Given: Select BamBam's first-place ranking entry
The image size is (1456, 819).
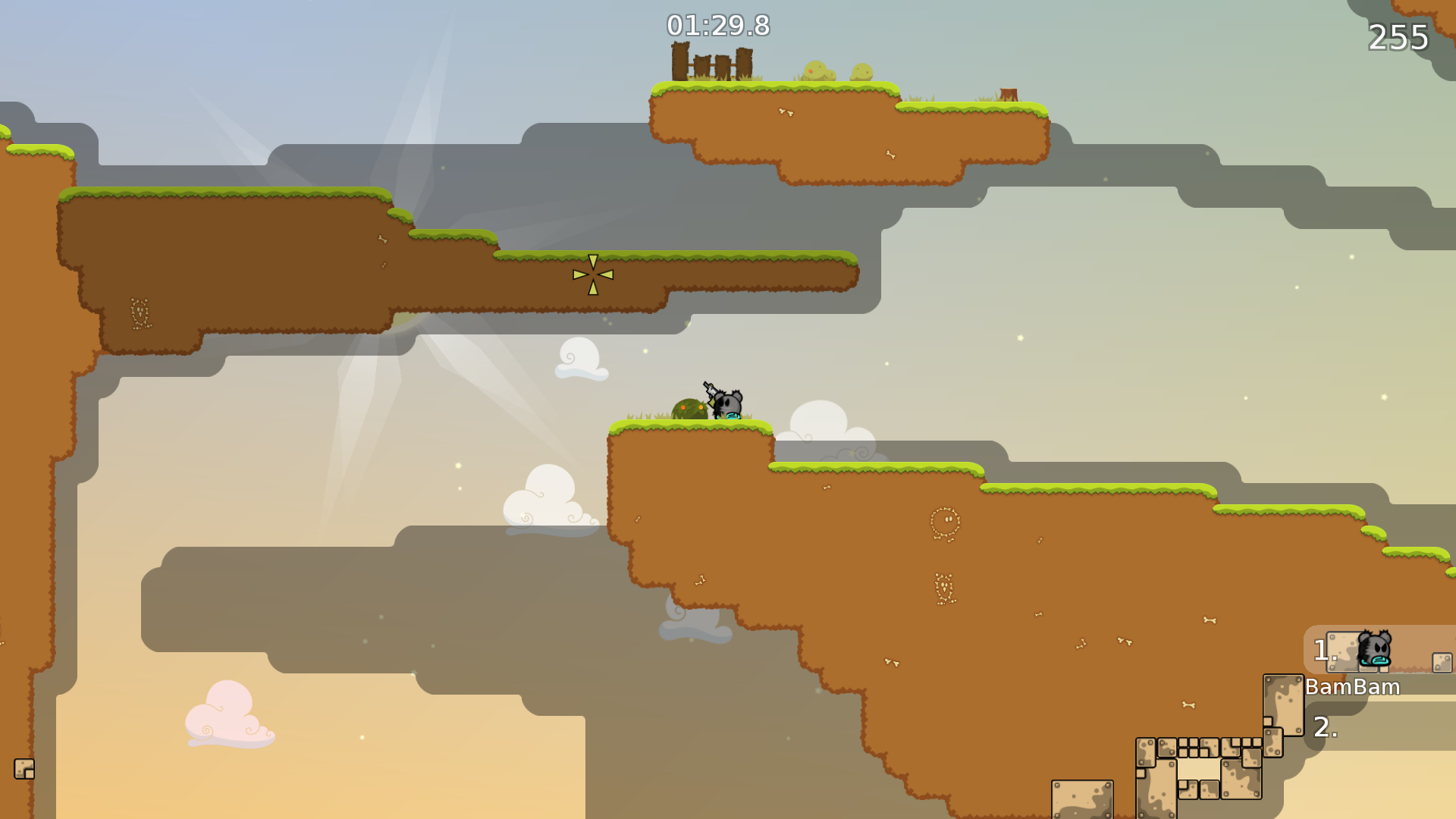Looking at the screenshot, I should pos(1379,651).
